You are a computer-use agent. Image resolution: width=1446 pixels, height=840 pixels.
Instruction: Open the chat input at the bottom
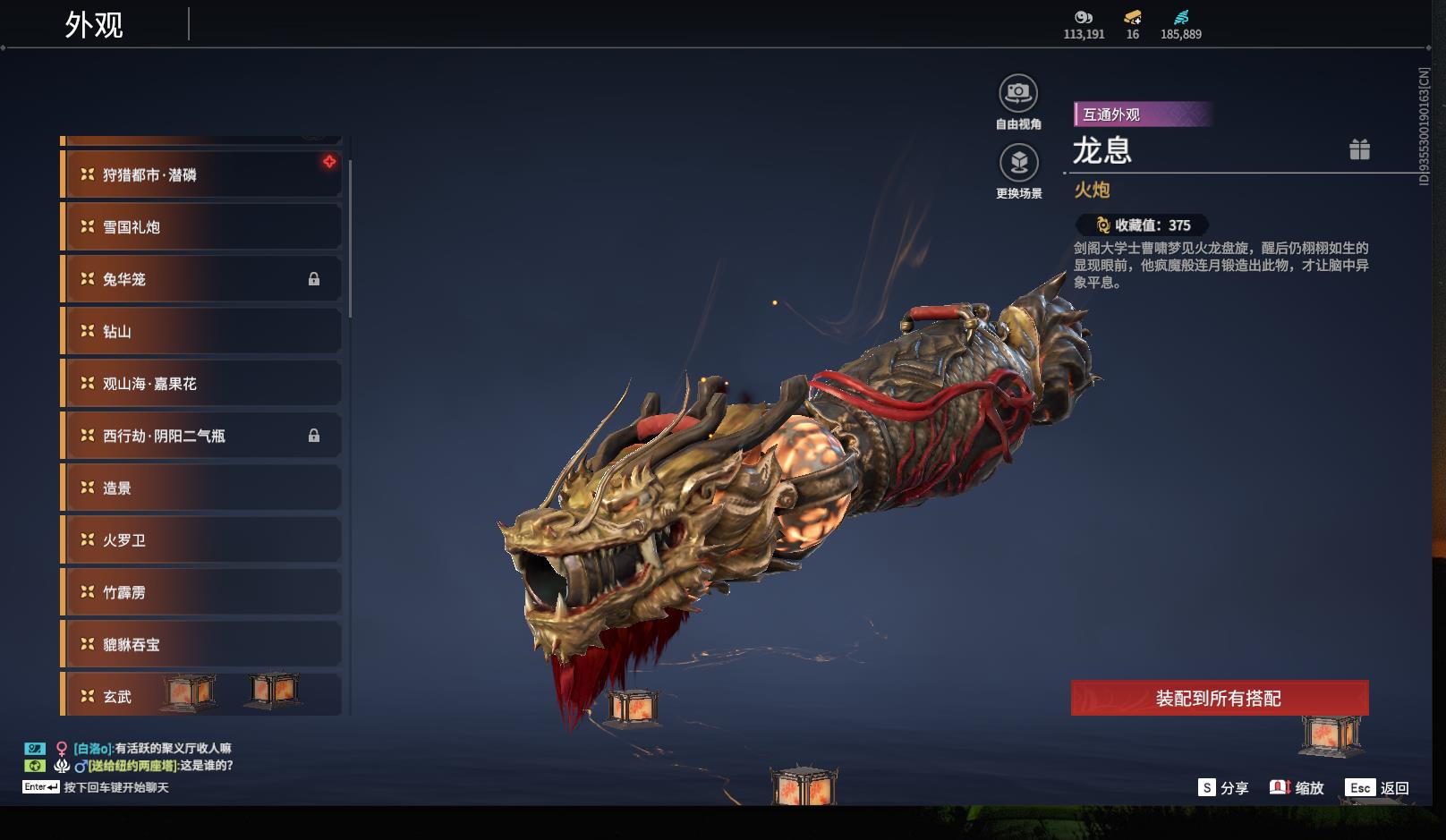pos(116,787)
